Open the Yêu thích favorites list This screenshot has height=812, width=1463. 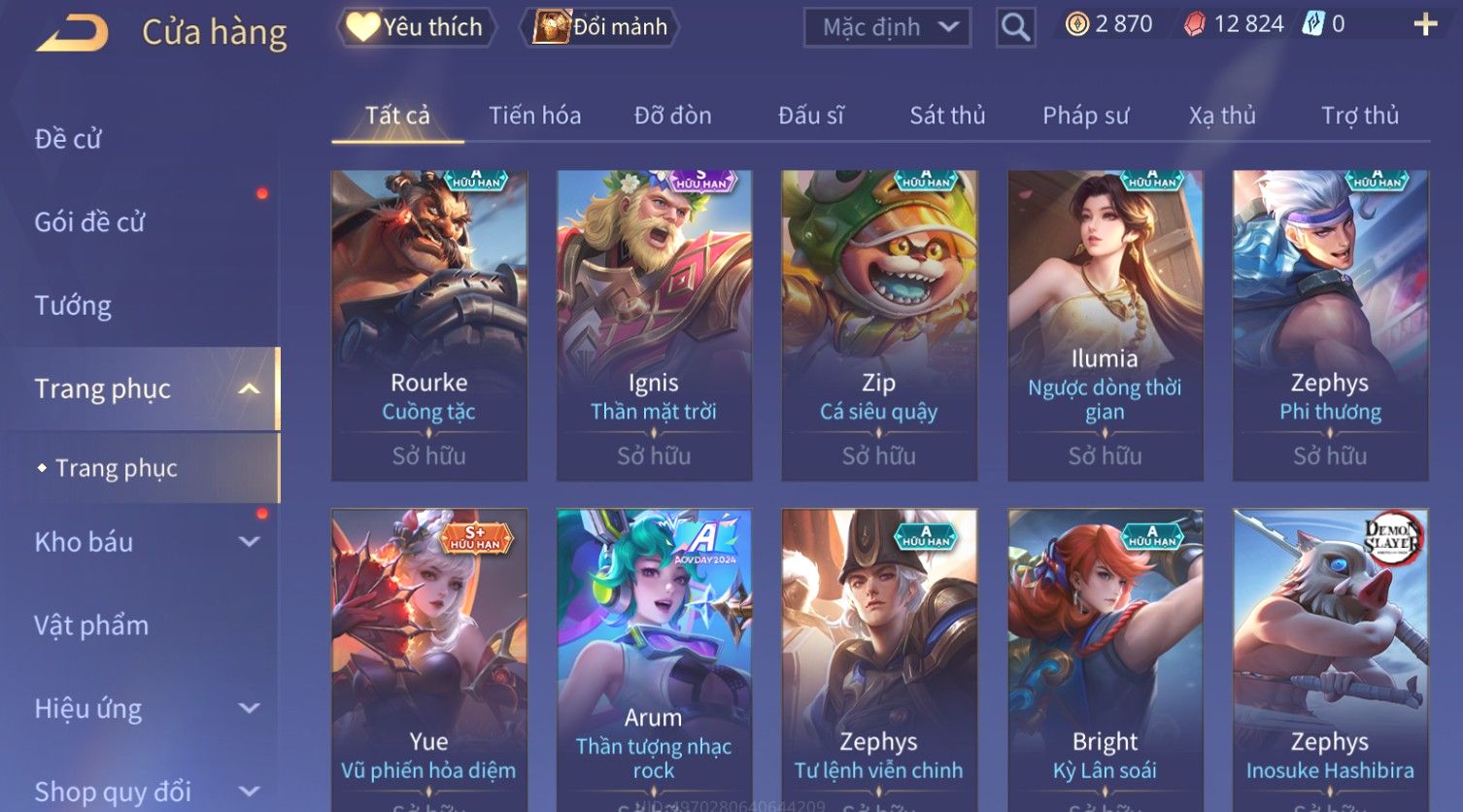[416, 27]
